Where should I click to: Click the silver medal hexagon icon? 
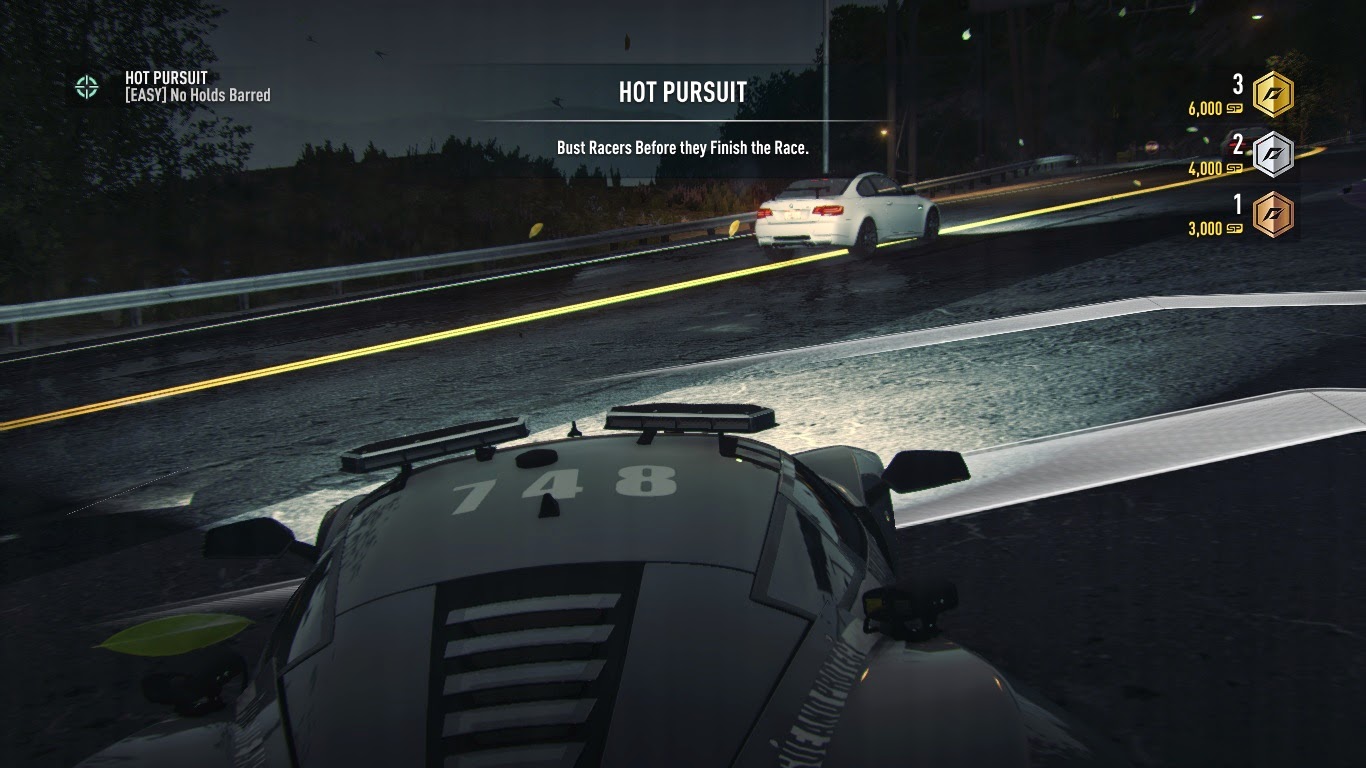(1273, 153)
